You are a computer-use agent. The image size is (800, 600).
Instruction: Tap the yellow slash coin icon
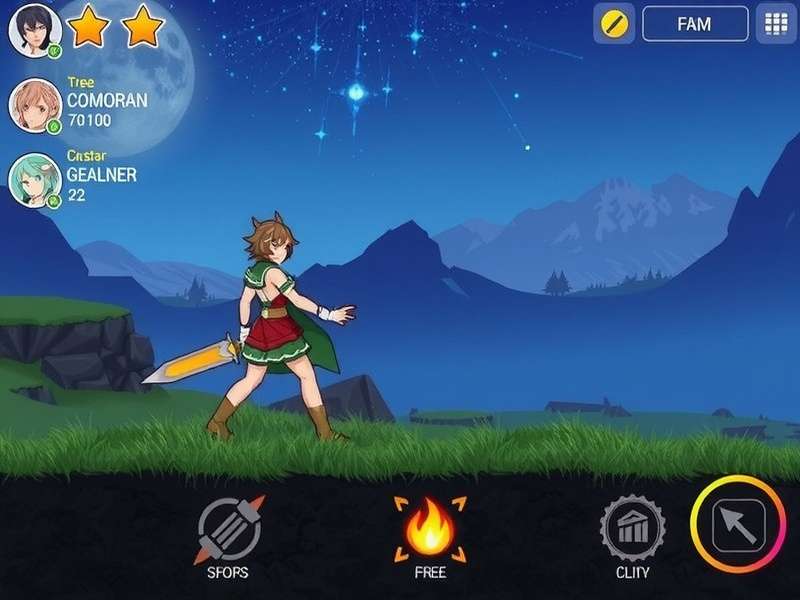[614, 24]
